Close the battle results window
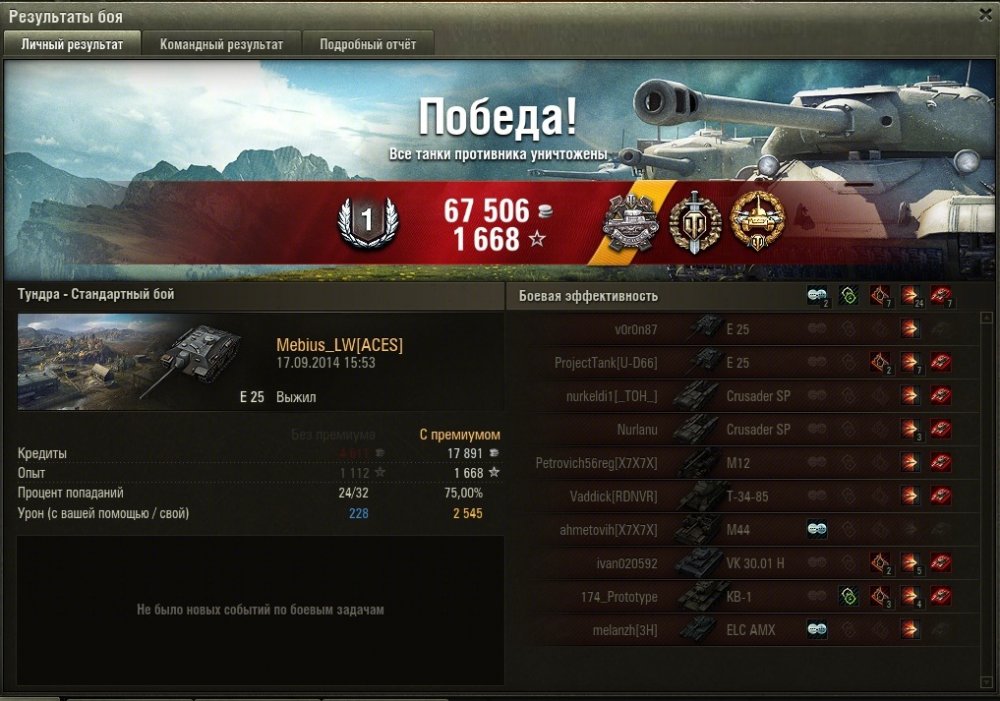Screen dimensions: 1000x701 (x=985, y=14)
